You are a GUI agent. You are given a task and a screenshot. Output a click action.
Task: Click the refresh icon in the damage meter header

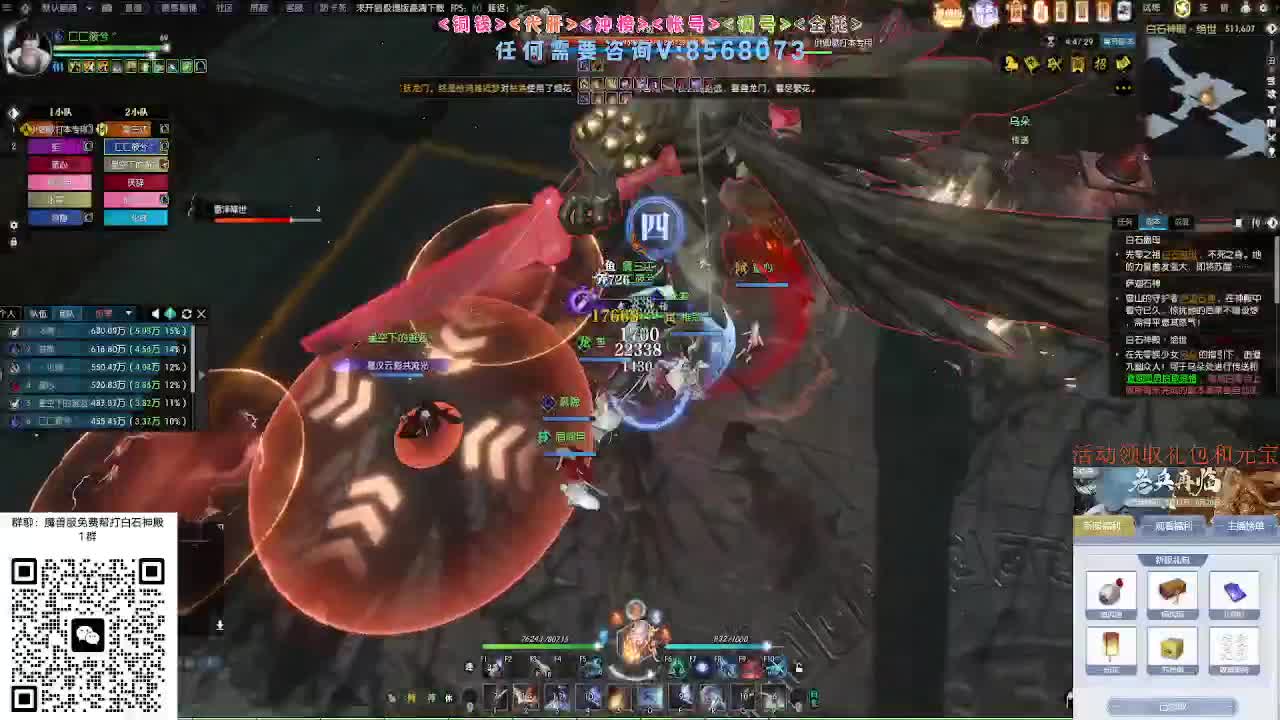[186, 314]
